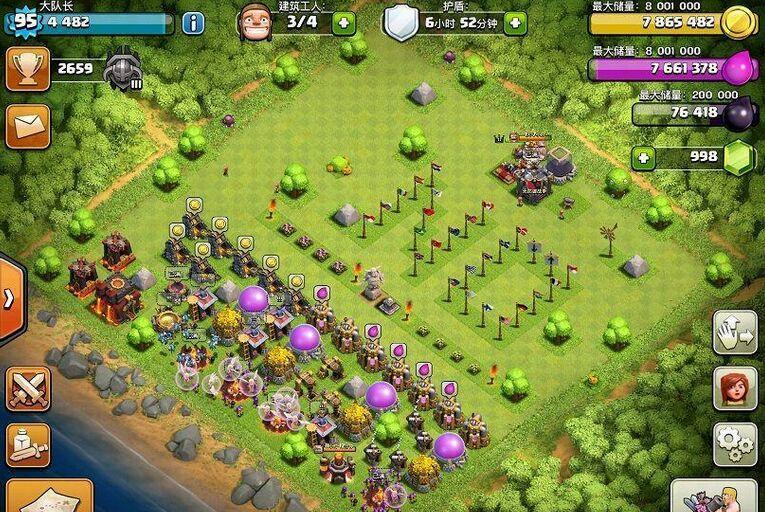765x512 pixels.
Task: Open the mail inbox envelope
Action: point(27,125)
